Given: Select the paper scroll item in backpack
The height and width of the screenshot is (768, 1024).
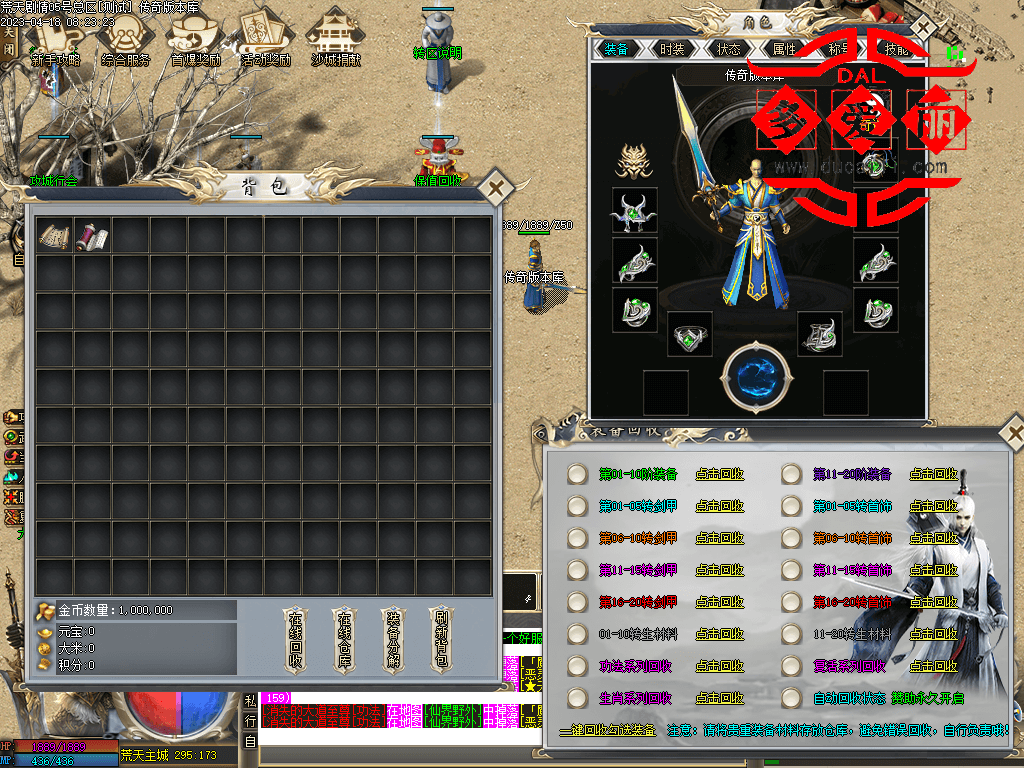Looking at the screenshot, I should tap(56, 236).
